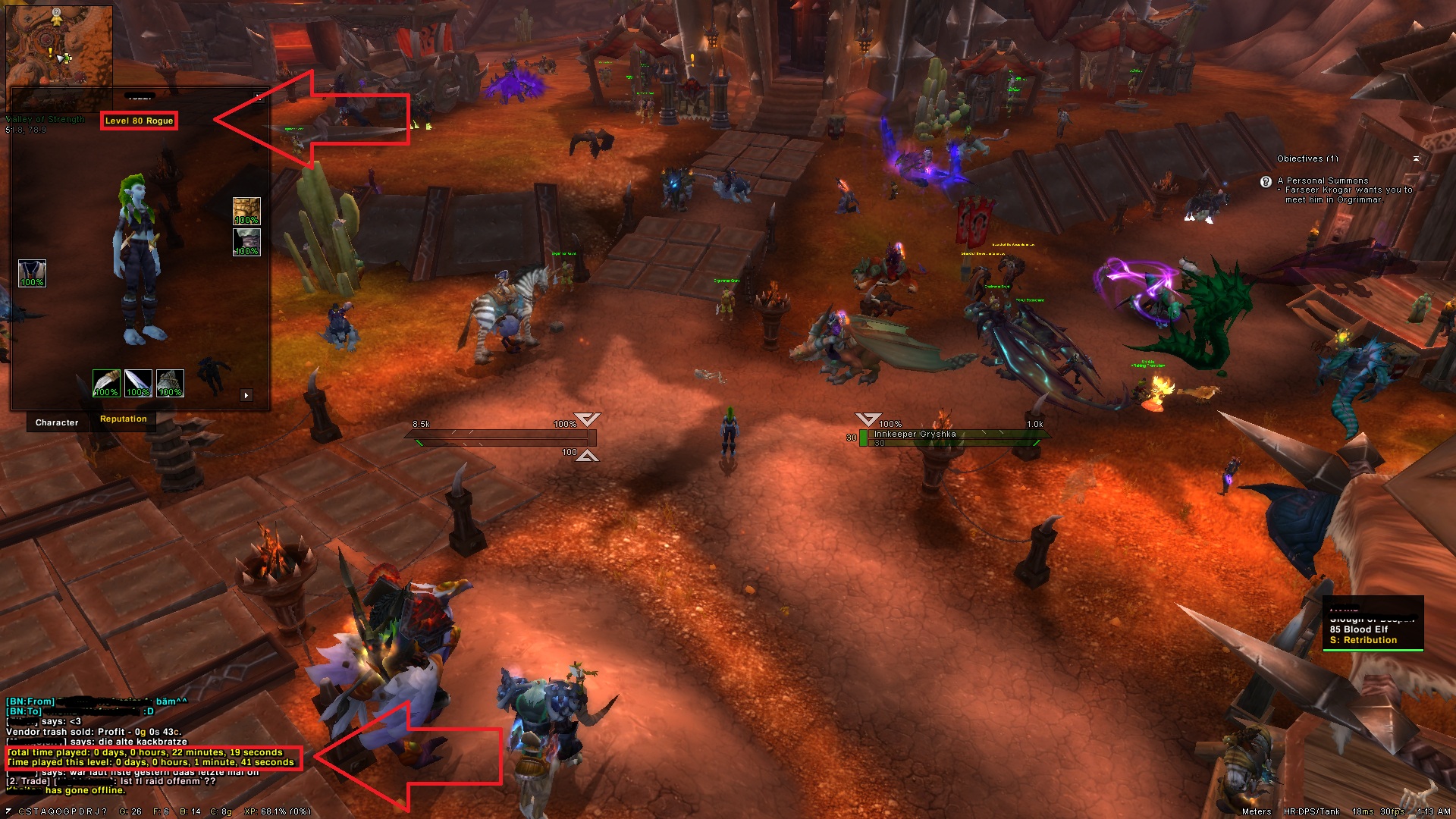This screenshot has height=819, width=1456.
Task: Open the minimap
Action: point(59,47)
